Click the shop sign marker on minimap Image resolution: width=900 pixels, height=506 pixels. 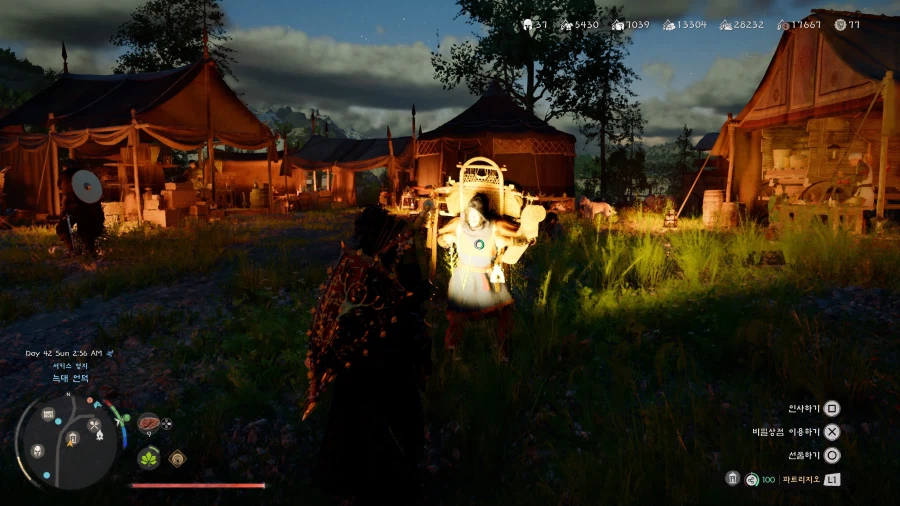click(48, 414)
